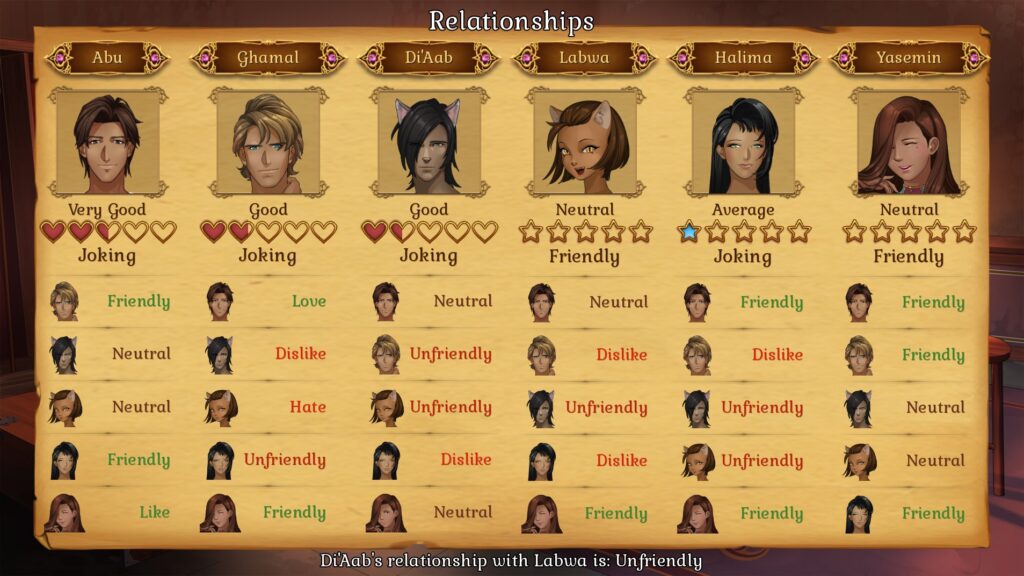
Task: Select Abu's Like relationship row
Action: [107, 512]
